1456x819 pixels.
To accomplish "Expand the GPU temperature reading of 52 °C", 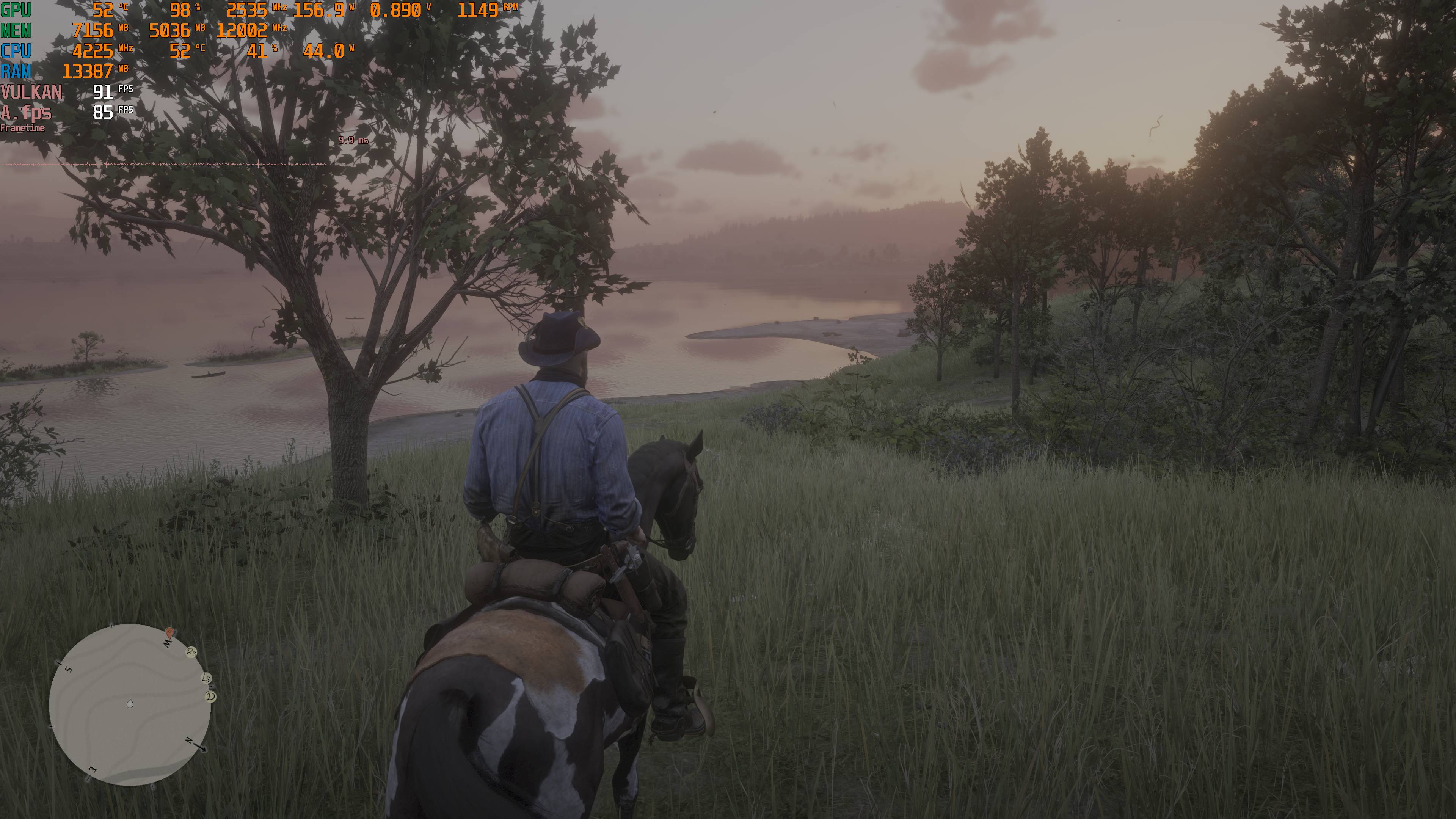I will coord(105,10).
